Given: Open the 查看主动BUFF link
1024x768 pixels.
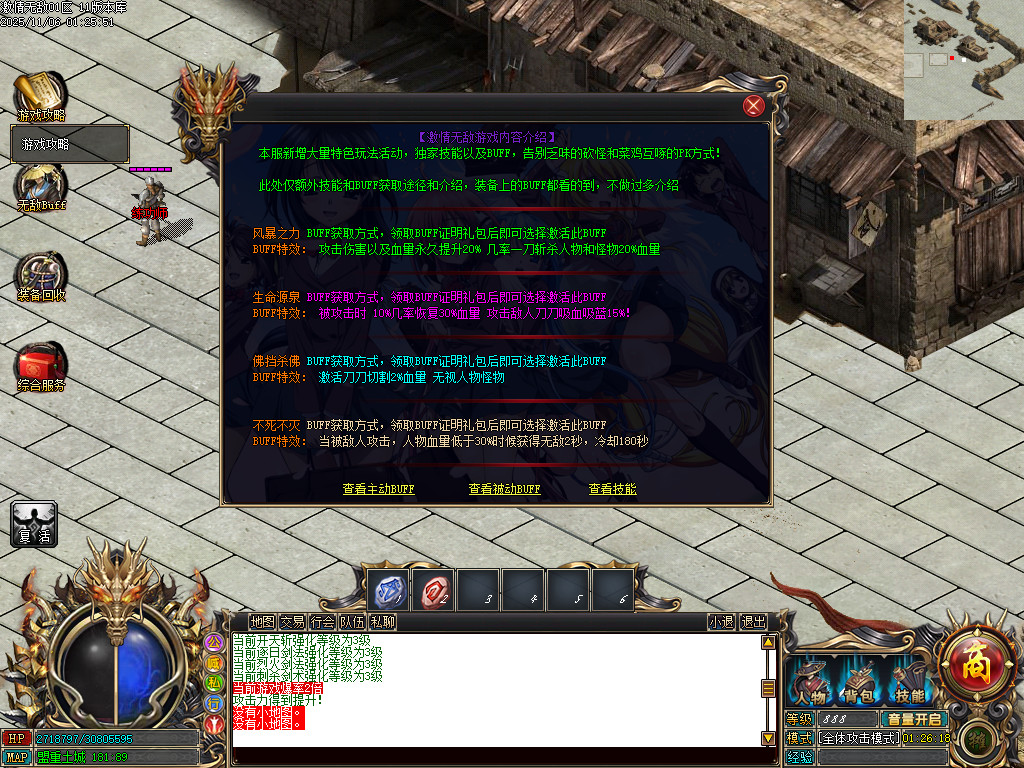Looking at the screenshot, I should pos(378,489).
